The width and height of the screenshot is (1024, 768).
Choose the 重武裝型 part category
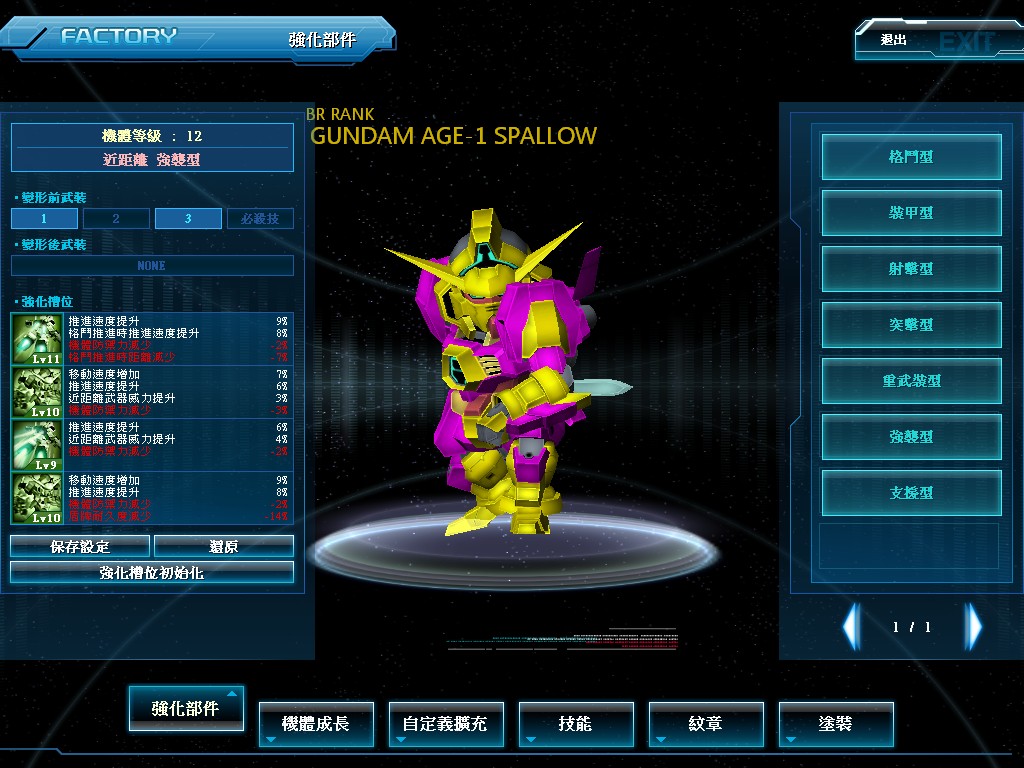click(x=911, y=381)
